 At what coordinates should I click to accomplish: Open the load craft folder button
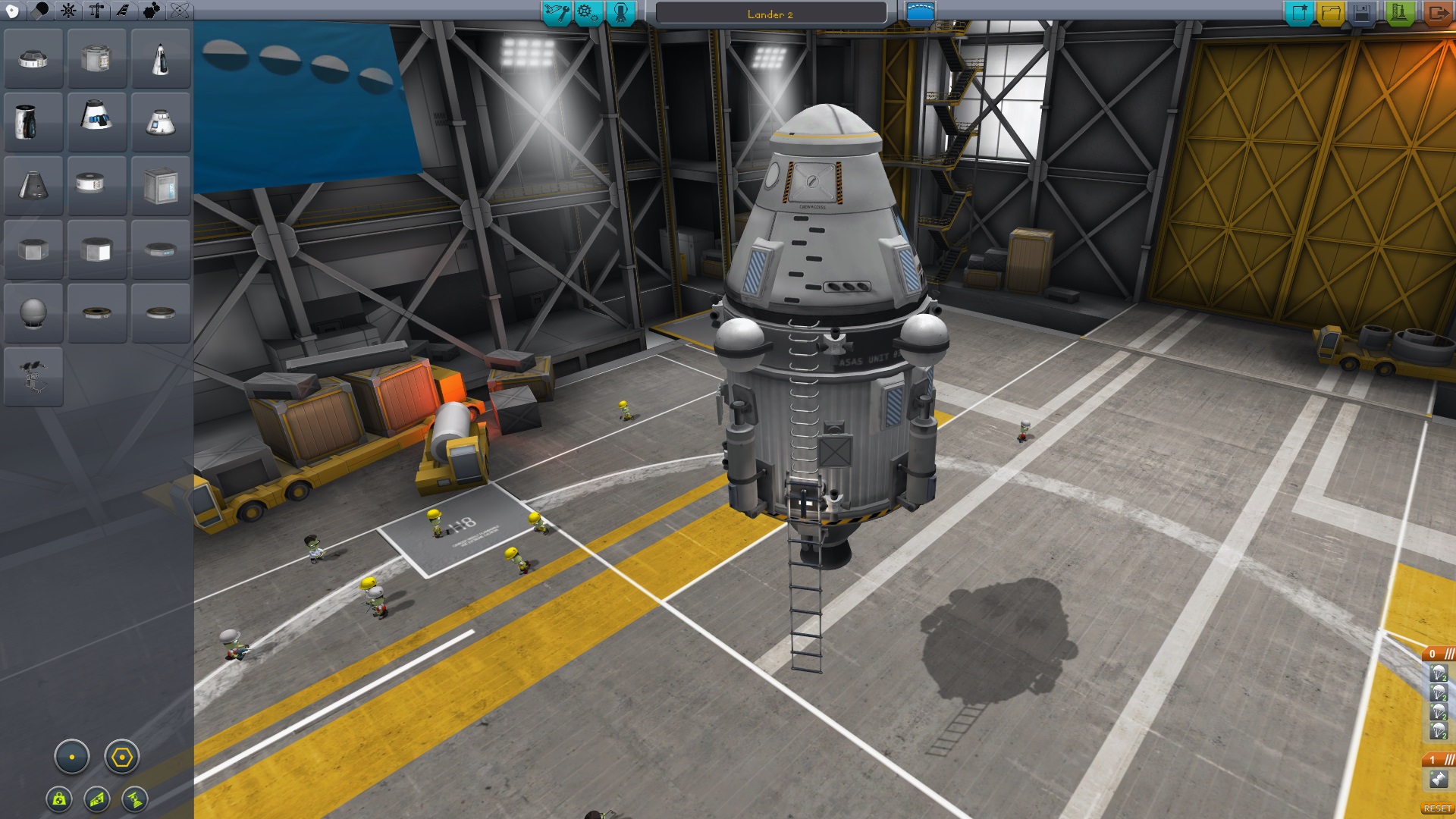point(1330,13)
